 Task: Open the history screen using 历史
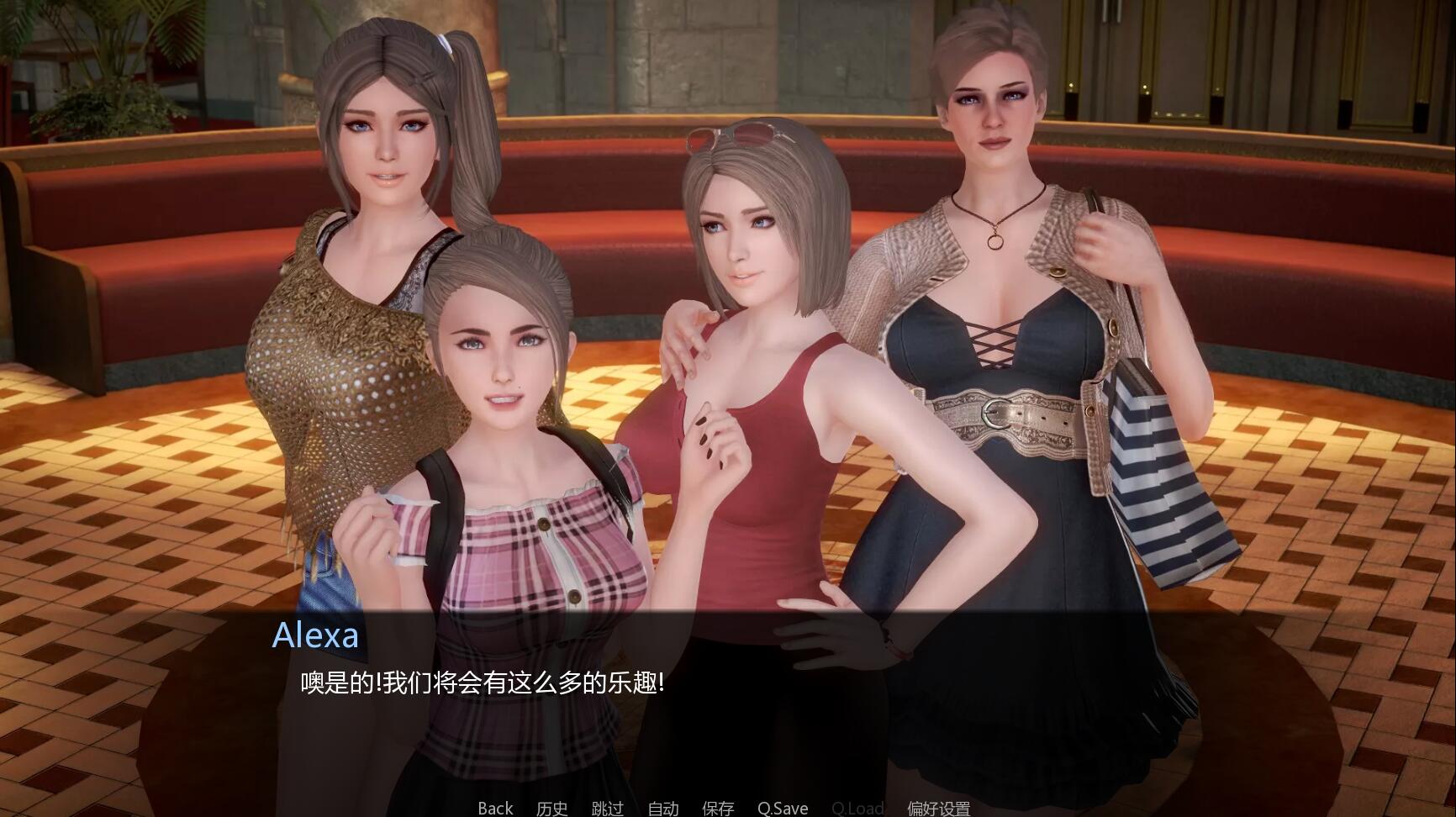tap(551, 809)
